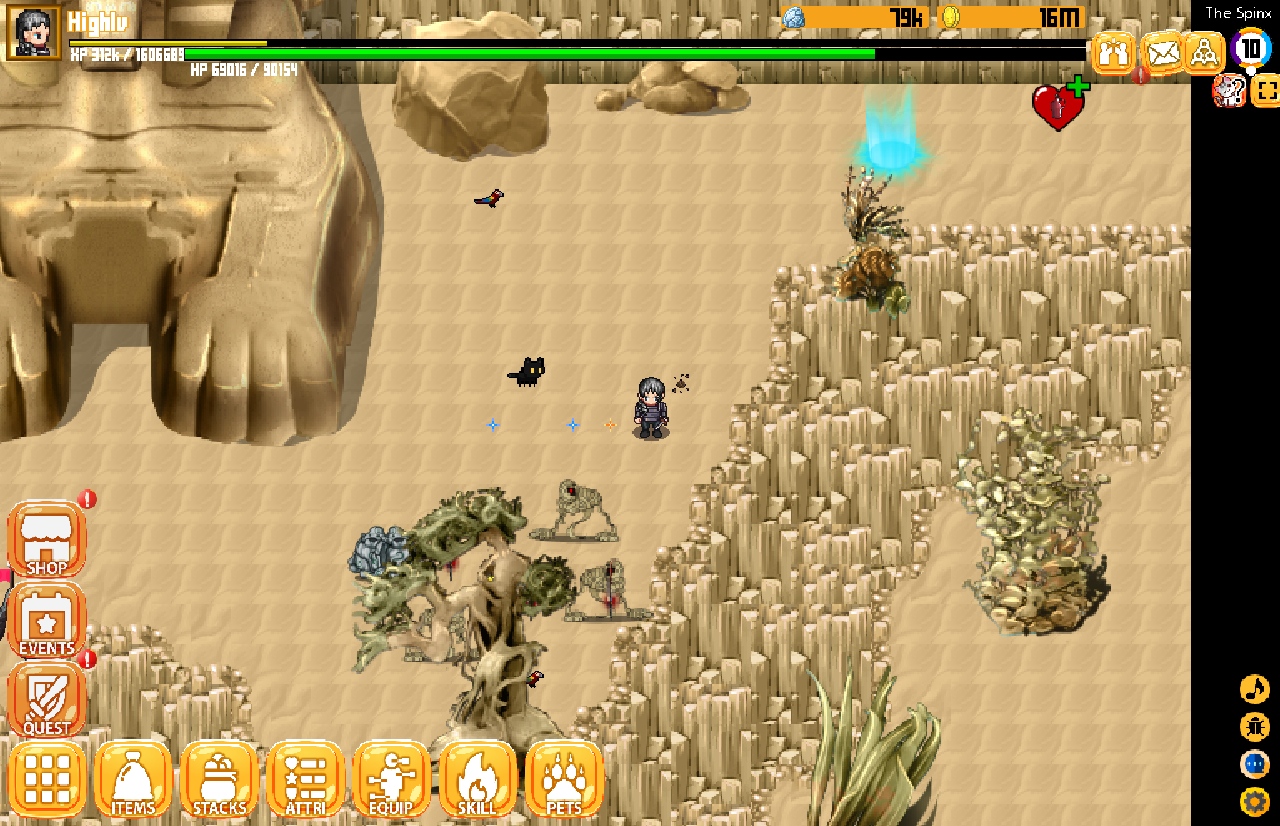
Task: Click the circular level 10 badge
Action: 1251,48
